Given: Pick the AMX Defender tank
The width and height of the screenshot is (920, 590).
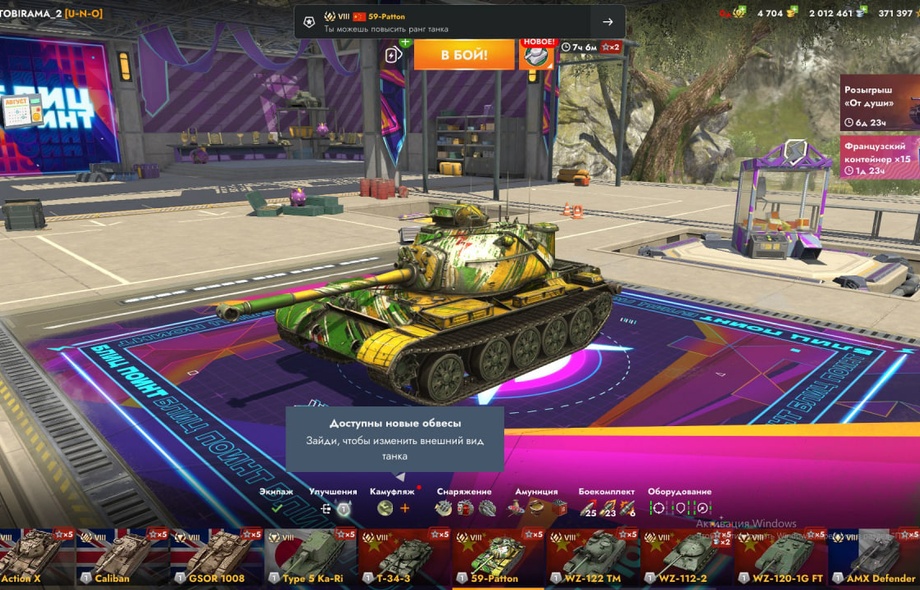Looking at the screenshot, I should click(874, 557).
